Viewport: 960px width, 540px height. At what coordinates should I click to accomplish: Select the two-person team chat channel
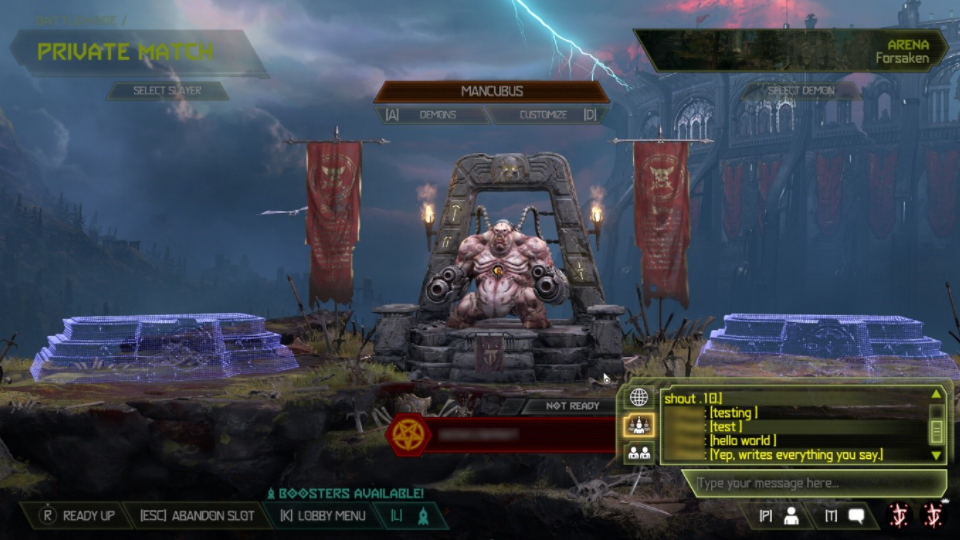click(x=639, y=453)
